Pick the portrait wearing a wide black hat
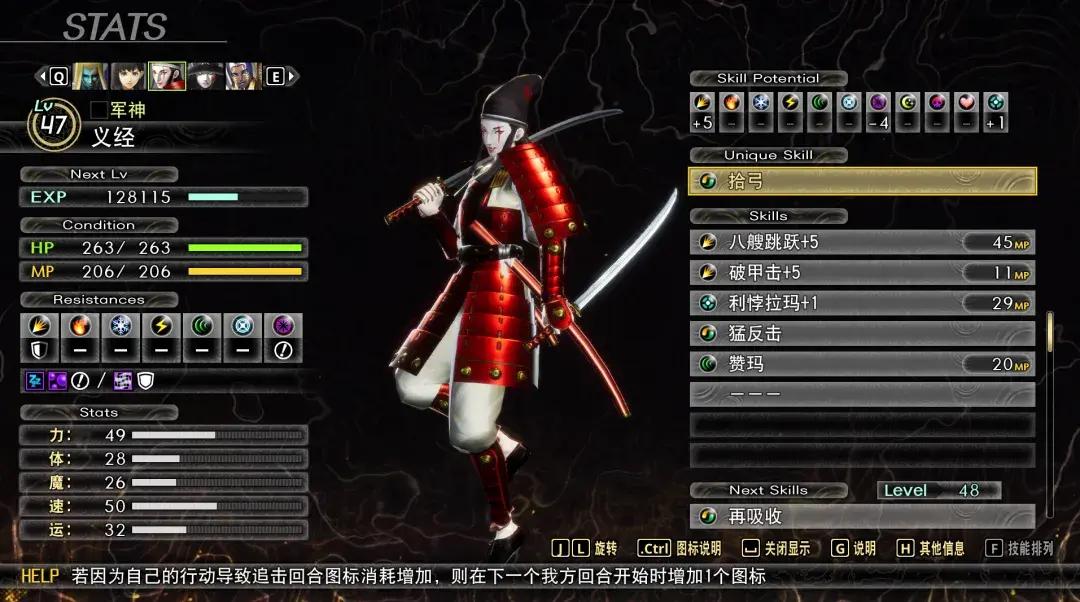The image size is (1080, 602). click(206, 76)
